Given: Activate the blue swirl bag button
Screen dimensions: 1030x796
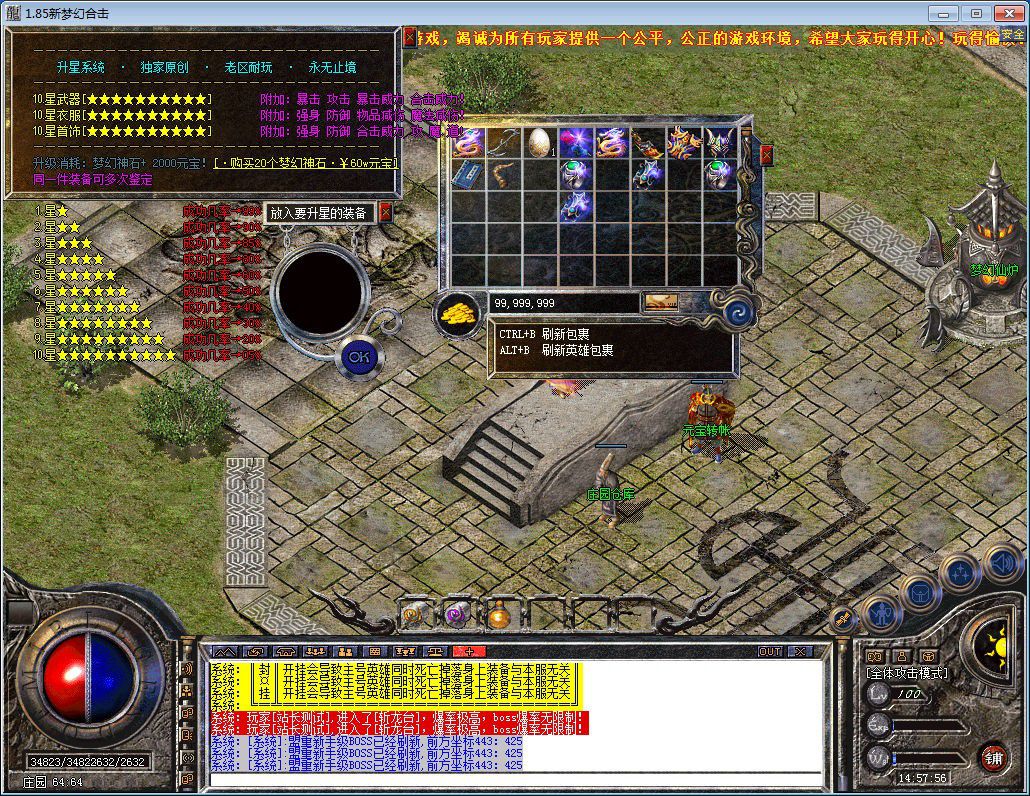Looking at the screenshot, I should point(738,311).
